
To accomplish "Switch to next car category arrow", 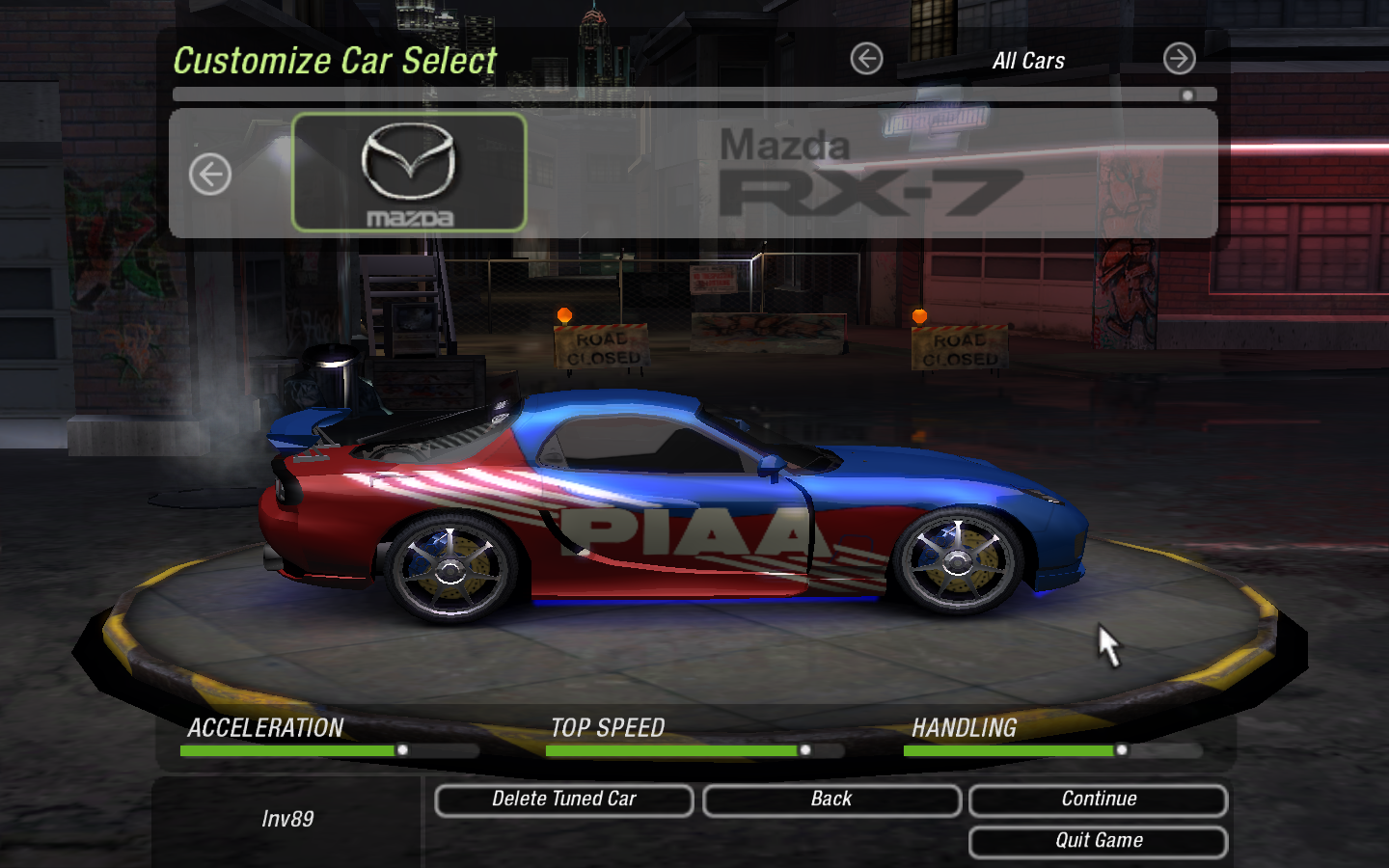I will [x=1179, y=59].
